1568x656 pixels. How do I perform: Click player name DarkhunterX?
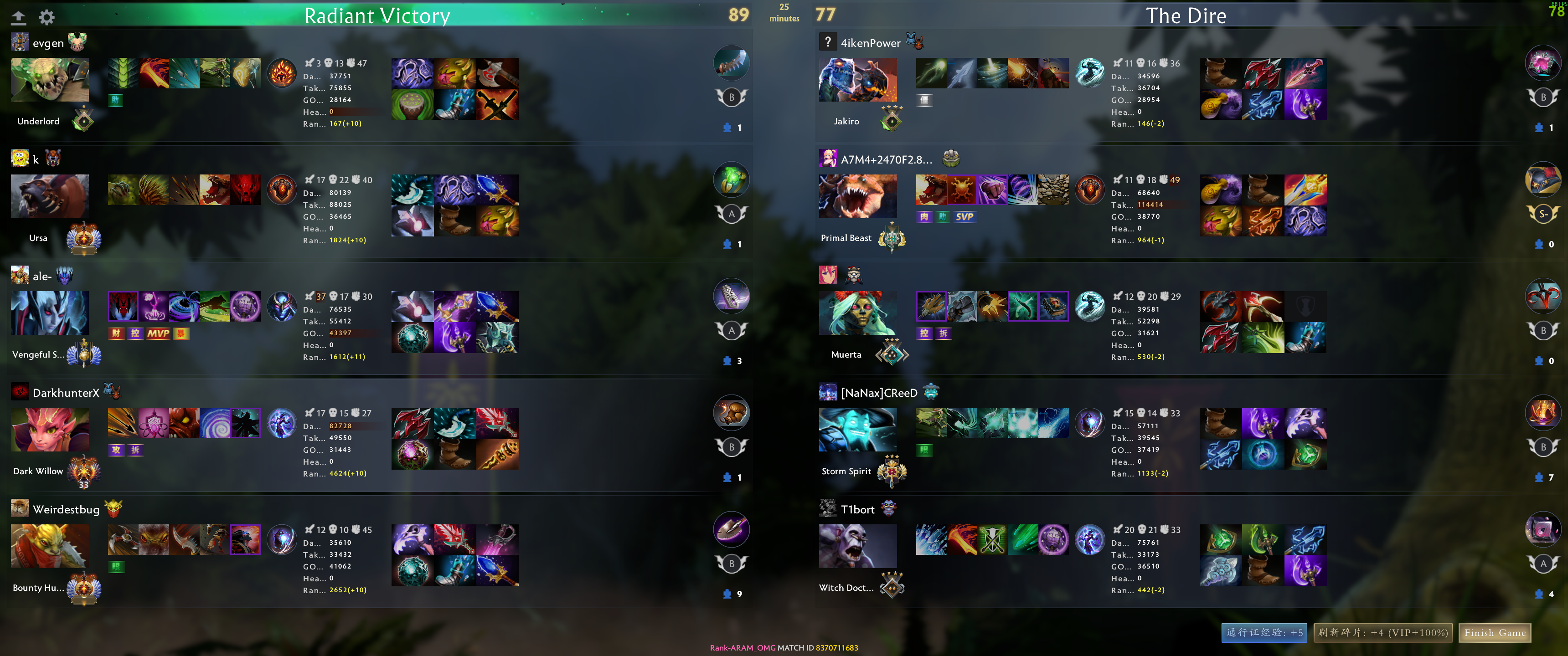coord(66,393)
